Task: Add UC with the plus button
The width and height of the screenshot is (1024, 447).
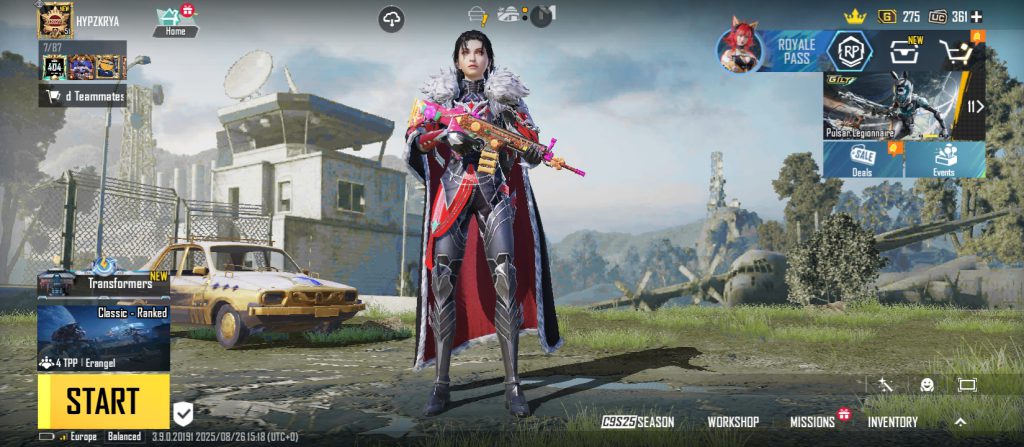Action: click(976, 16)
